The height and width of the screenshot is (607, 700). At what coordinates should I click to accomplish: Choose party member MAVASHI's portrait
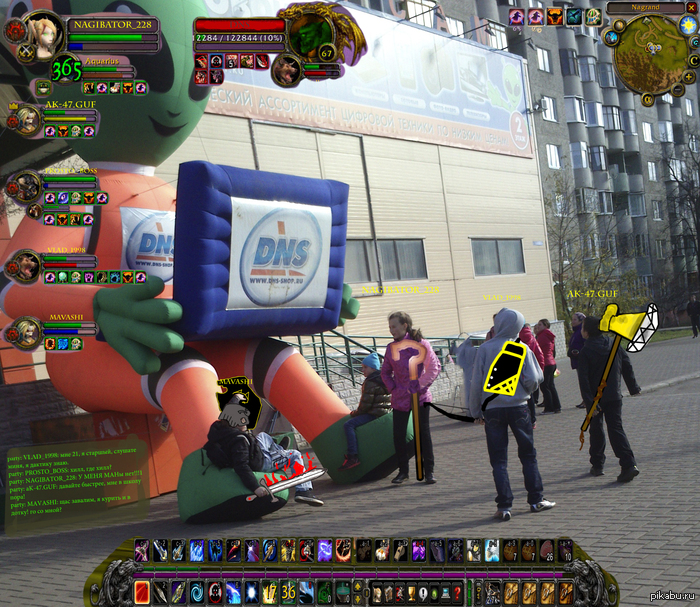pyautogui.click(x=25, y=333)
